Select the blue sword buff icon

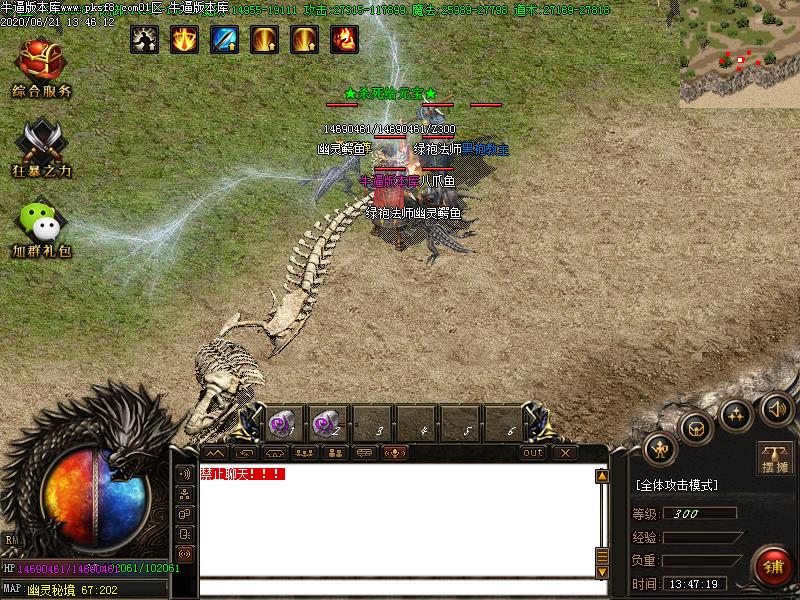tap(224, 39)
